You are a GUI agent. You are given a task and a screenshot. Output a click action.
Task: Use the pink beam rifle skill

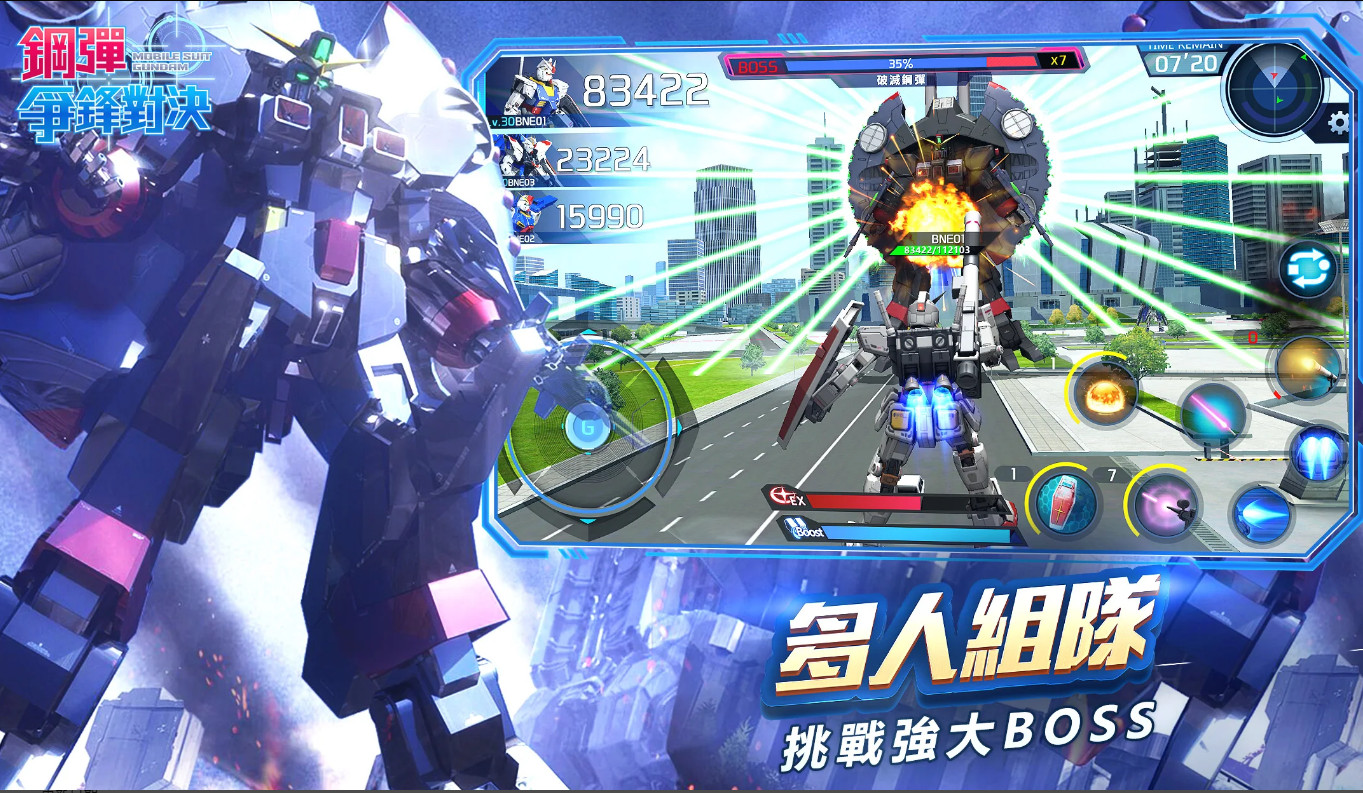tap(1166, 507)
